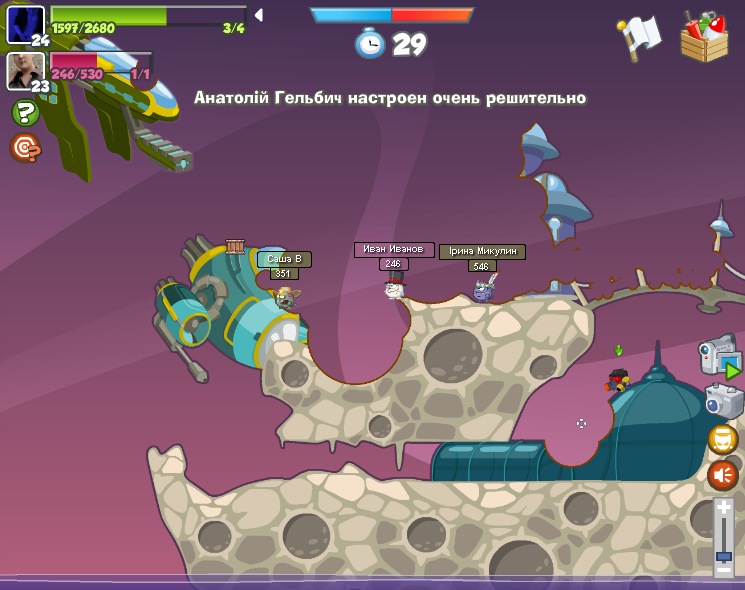Zoom in with the plus button
Viewport: 745px width, 590px height.
tap(723, 509)
